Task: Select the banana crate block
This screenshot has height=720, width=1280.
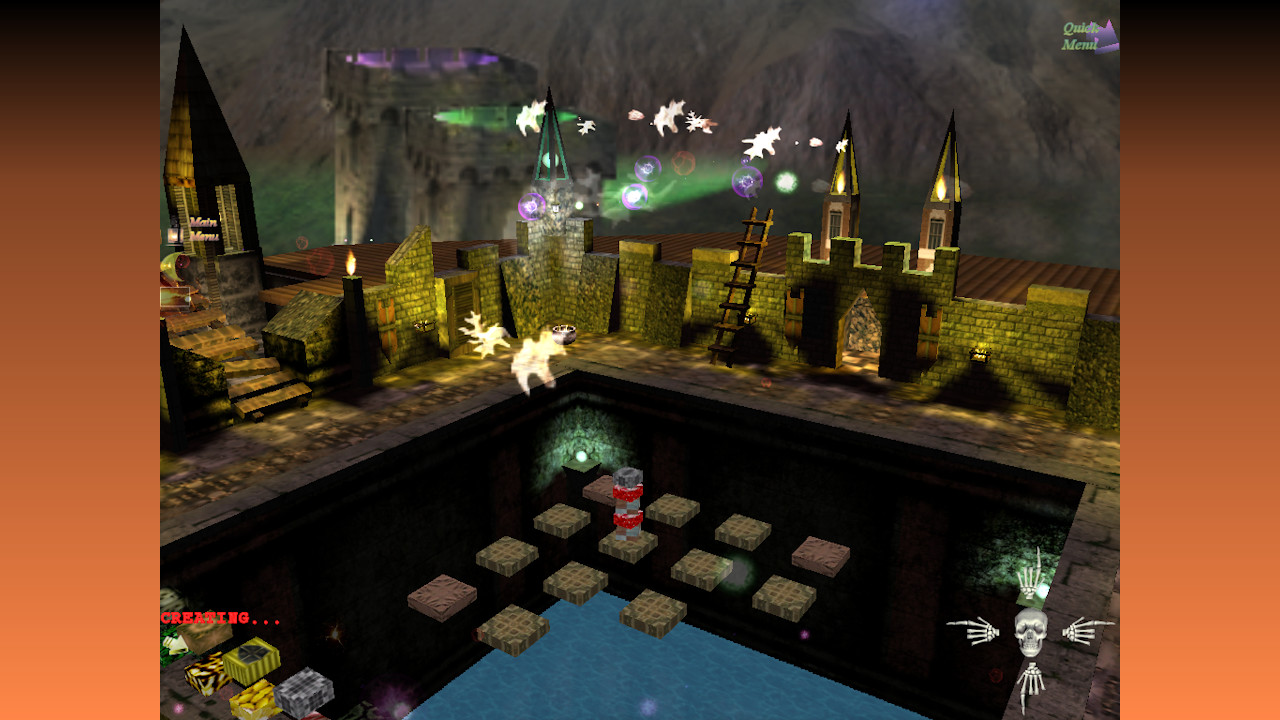Action: 254,700
